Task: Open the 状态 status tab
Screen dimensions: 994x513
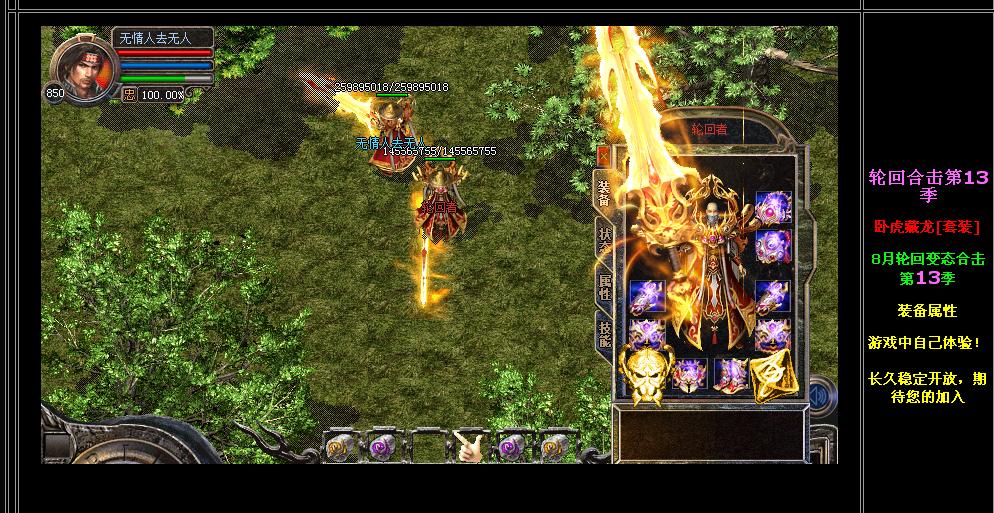Action: pos(604,243)
